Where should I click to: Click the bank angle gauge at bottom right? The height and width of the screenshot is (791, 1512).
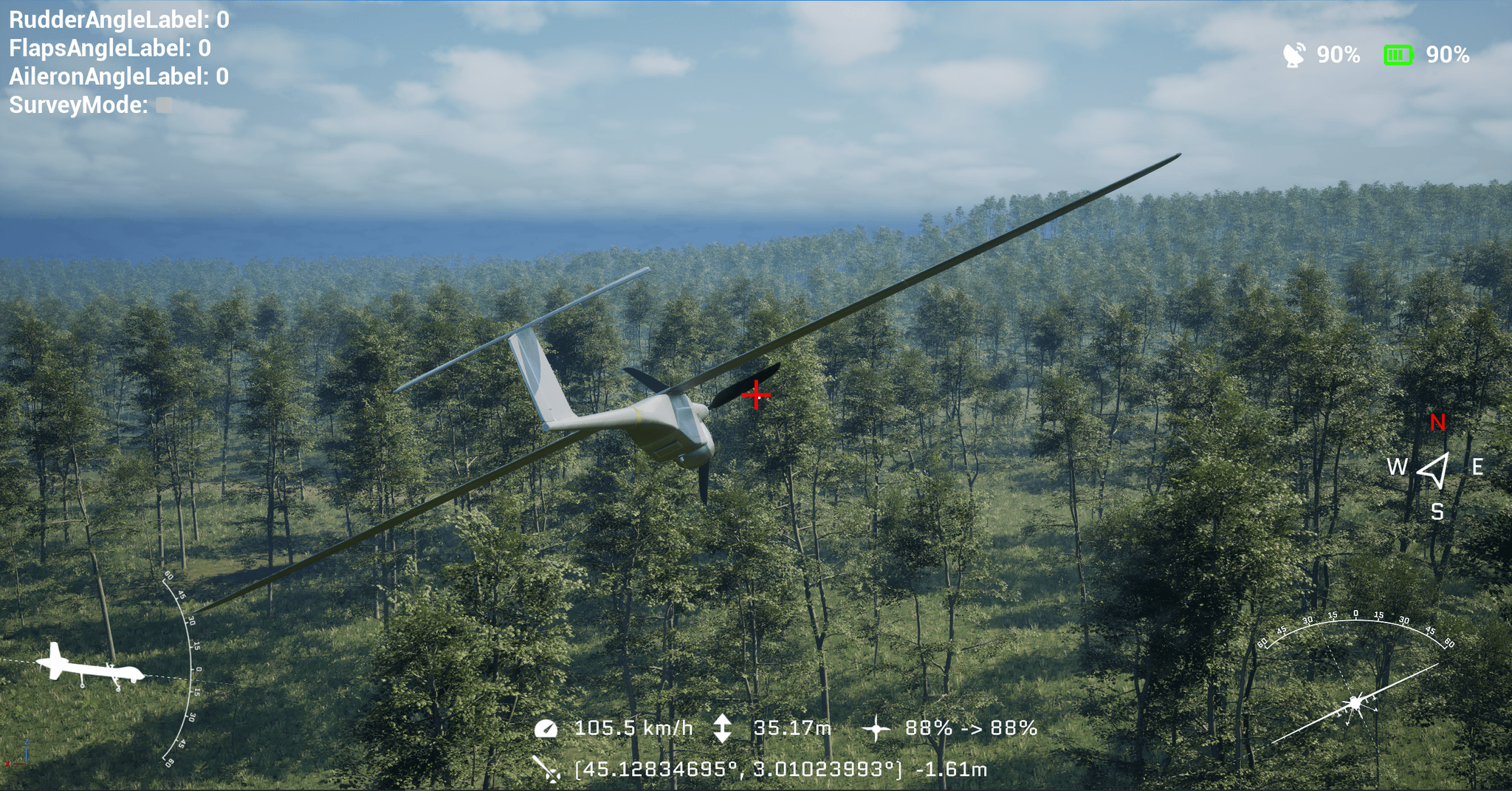pyautogui.click(x=1357, y=702)
